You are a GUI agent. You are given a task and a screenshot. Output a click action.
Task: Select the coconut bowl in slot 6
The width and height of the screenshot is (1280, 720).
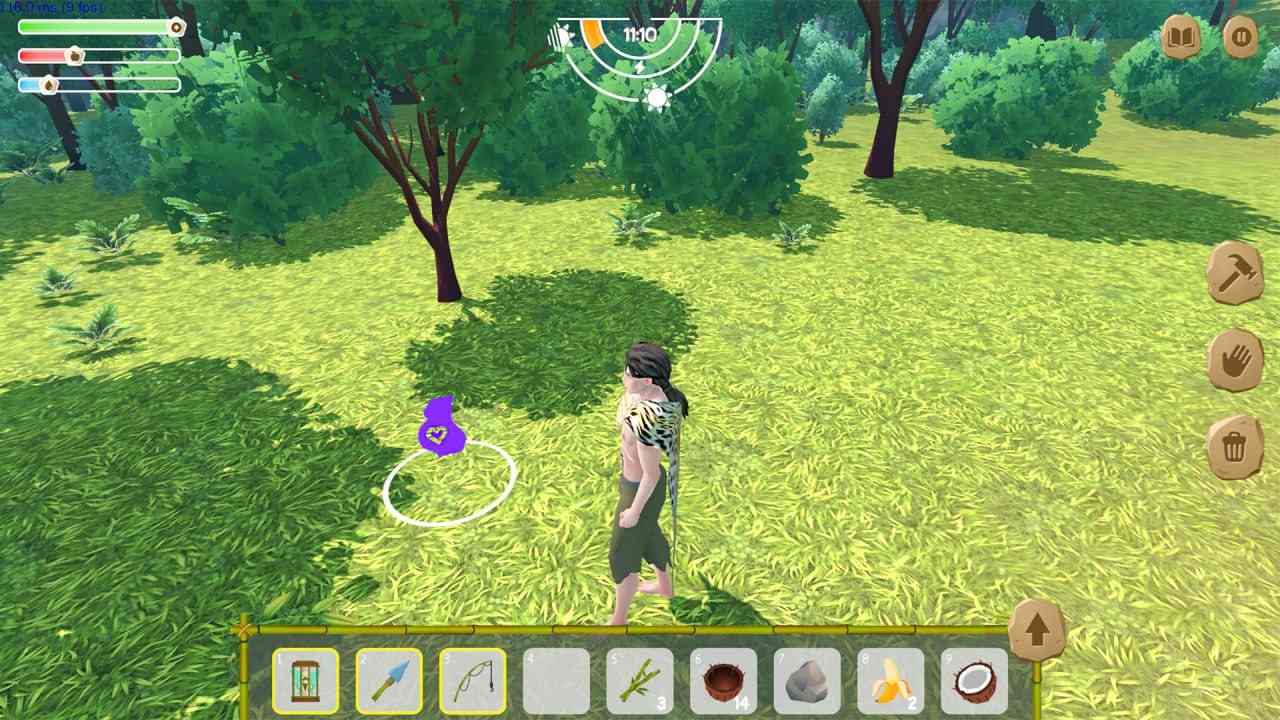point(722,682)
